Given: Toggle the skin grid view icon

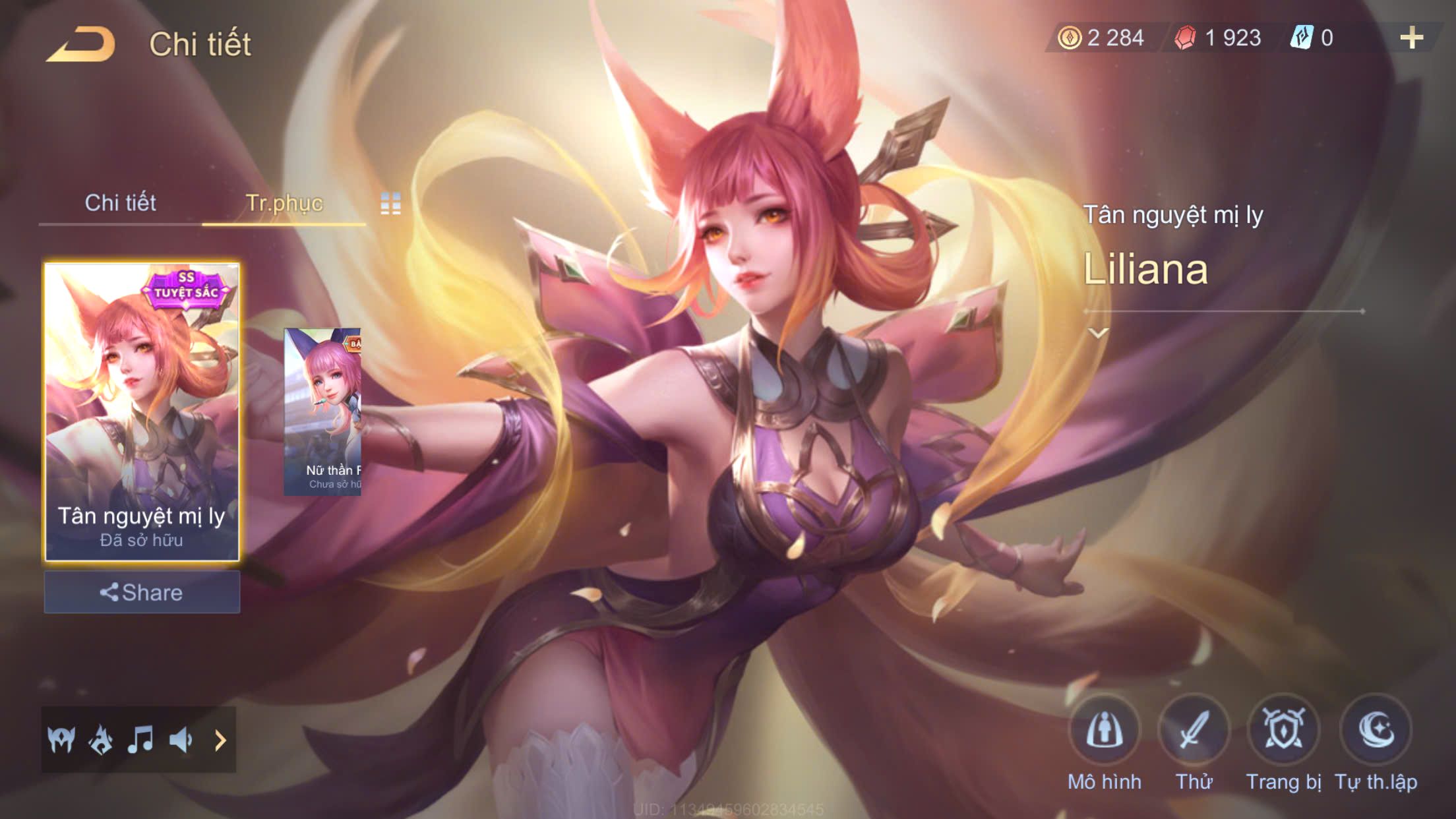Looking at the screenshot, I should point(390,204).
